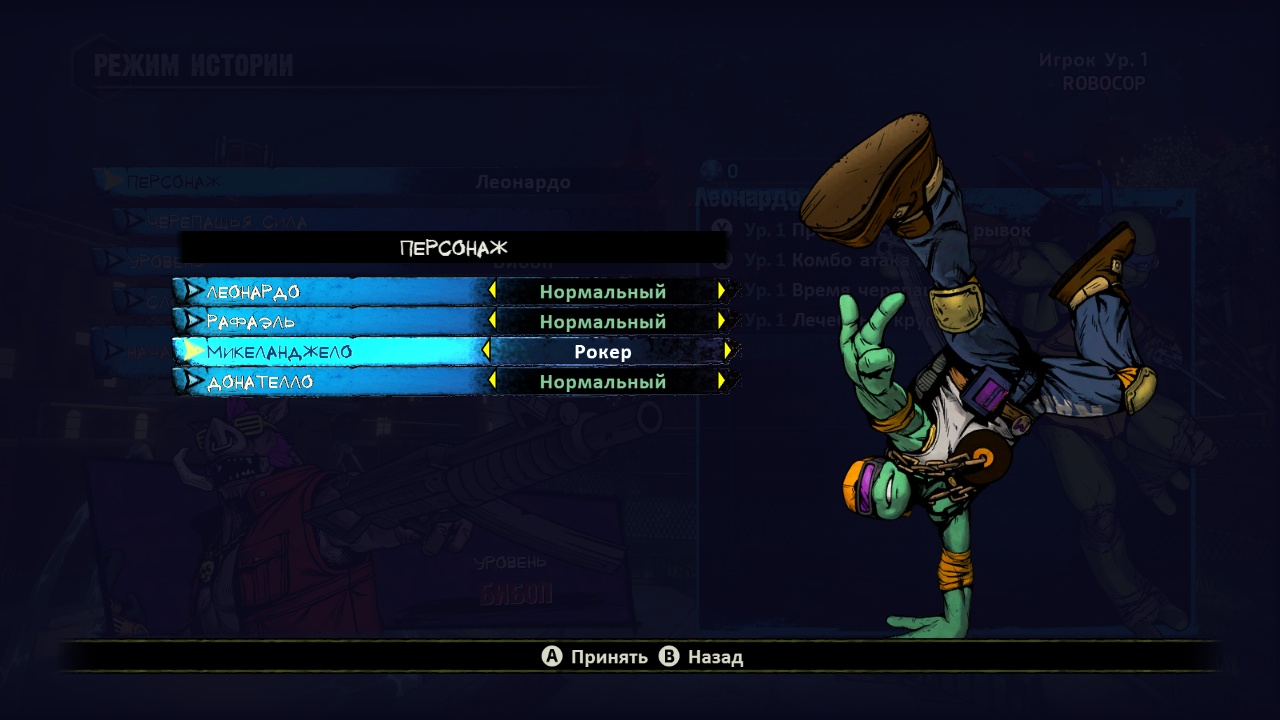Go back with Назад
The height and width of the screenshot is (720, 1280).
point(702,657)
